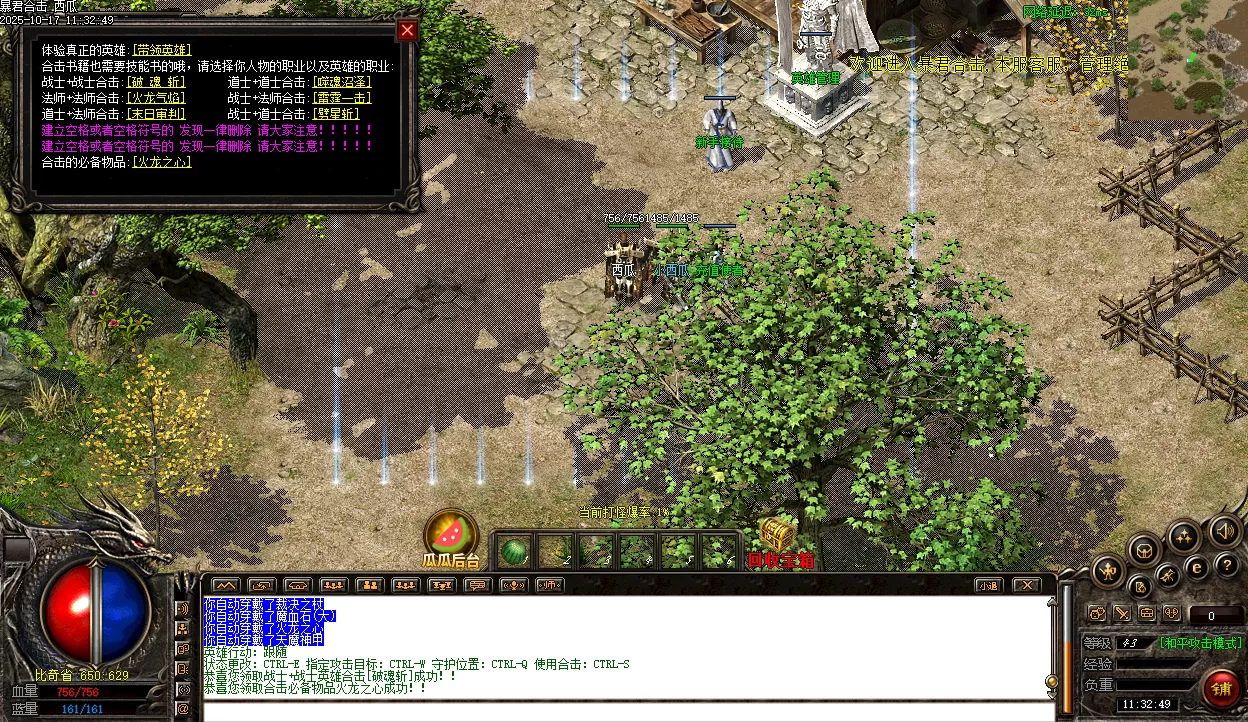Open the 瓜瓜后台 watermelon icon
1248x722 pixels.
tap(451, 535)
